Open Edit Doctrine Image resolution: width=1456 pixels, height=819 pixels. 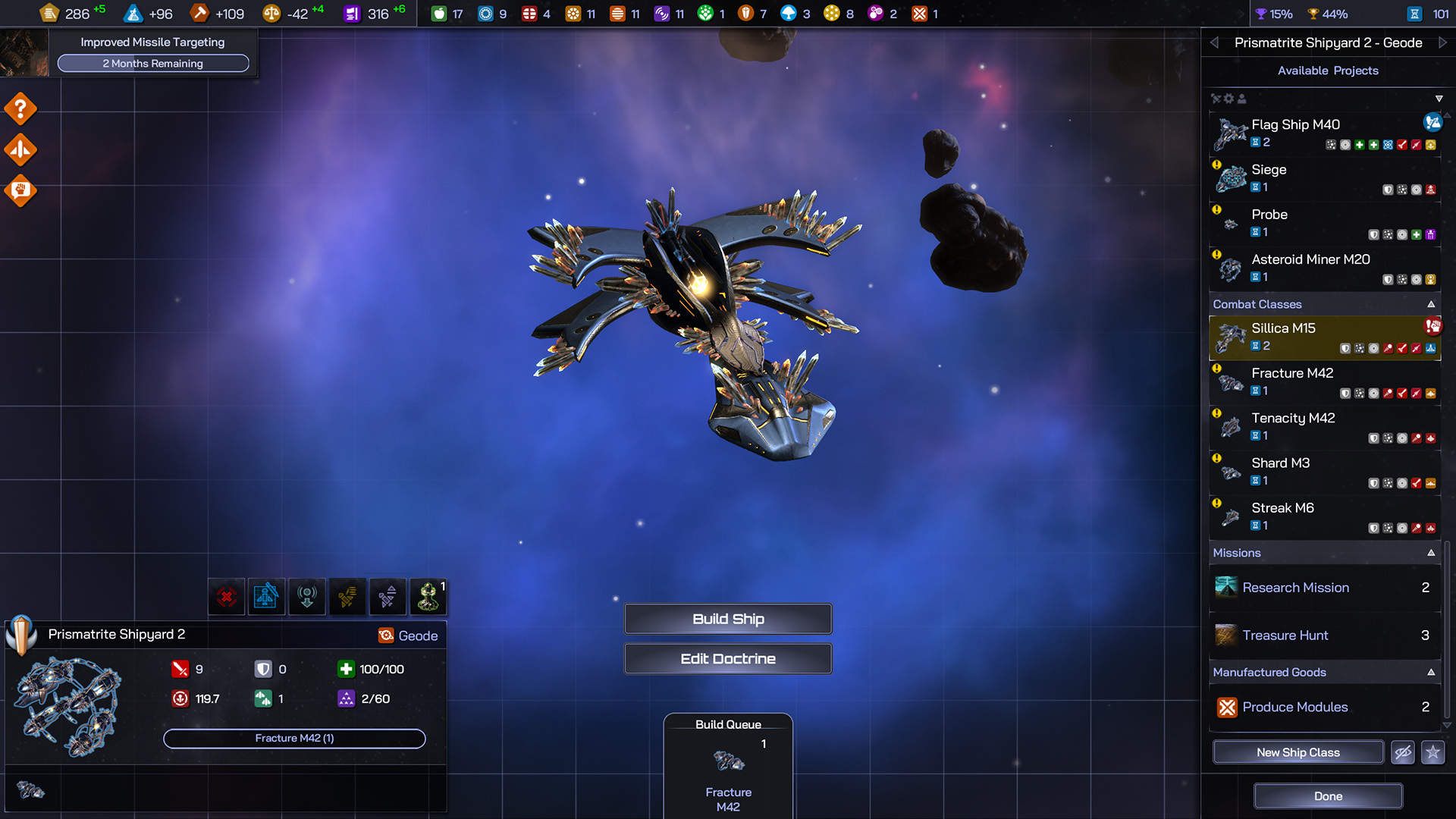pos(728,658)
